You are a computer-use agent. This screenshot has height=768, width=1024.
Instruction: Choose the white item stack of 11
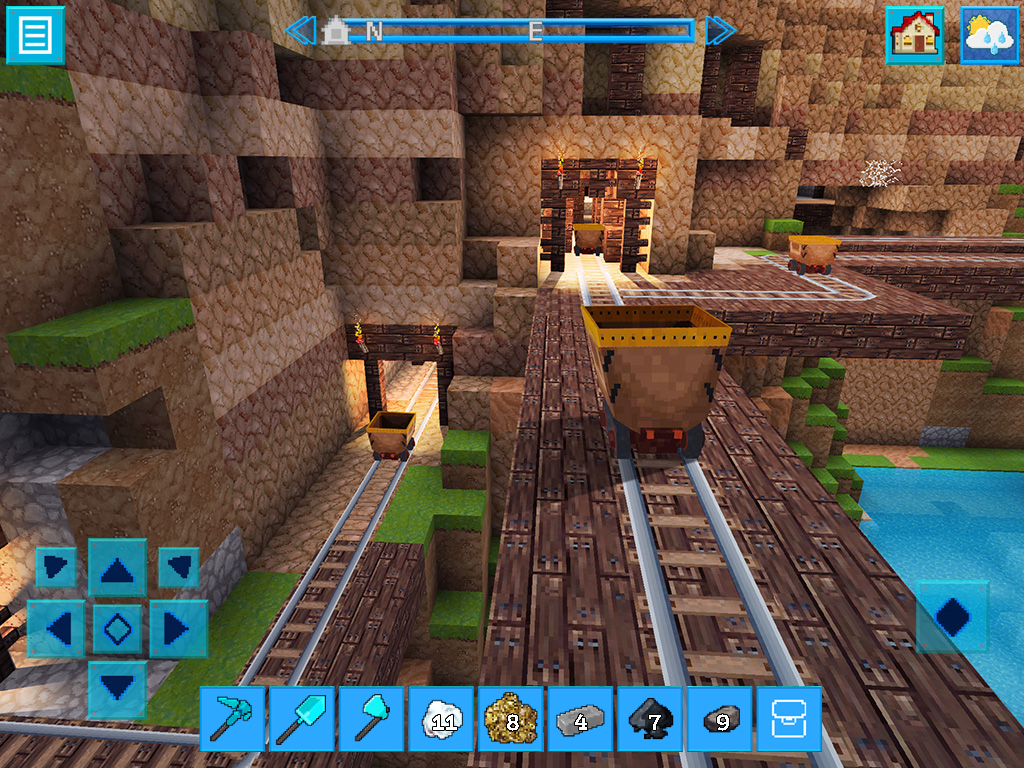[441, 718]
